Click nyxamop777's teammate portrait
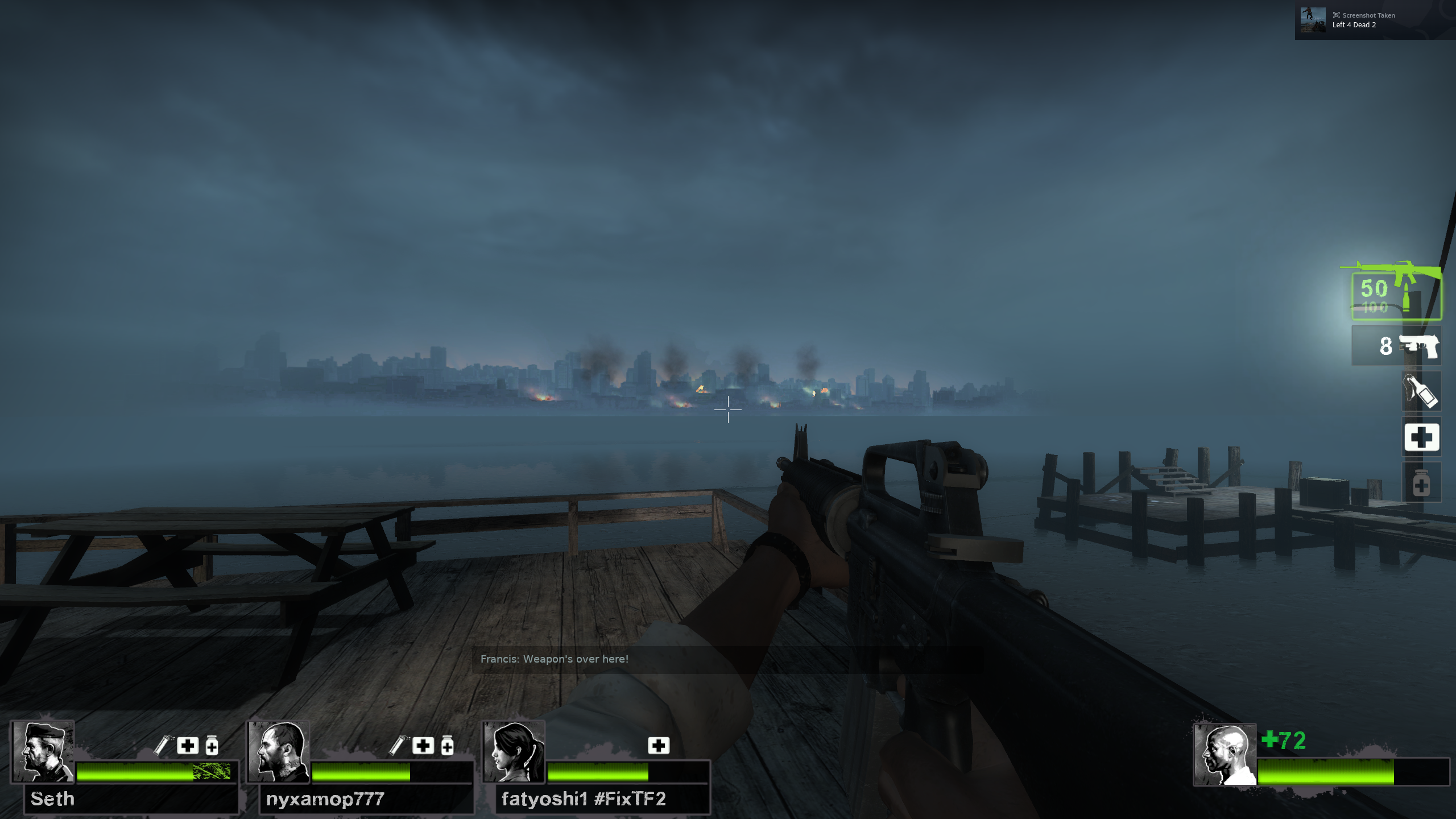 [279, 751]
